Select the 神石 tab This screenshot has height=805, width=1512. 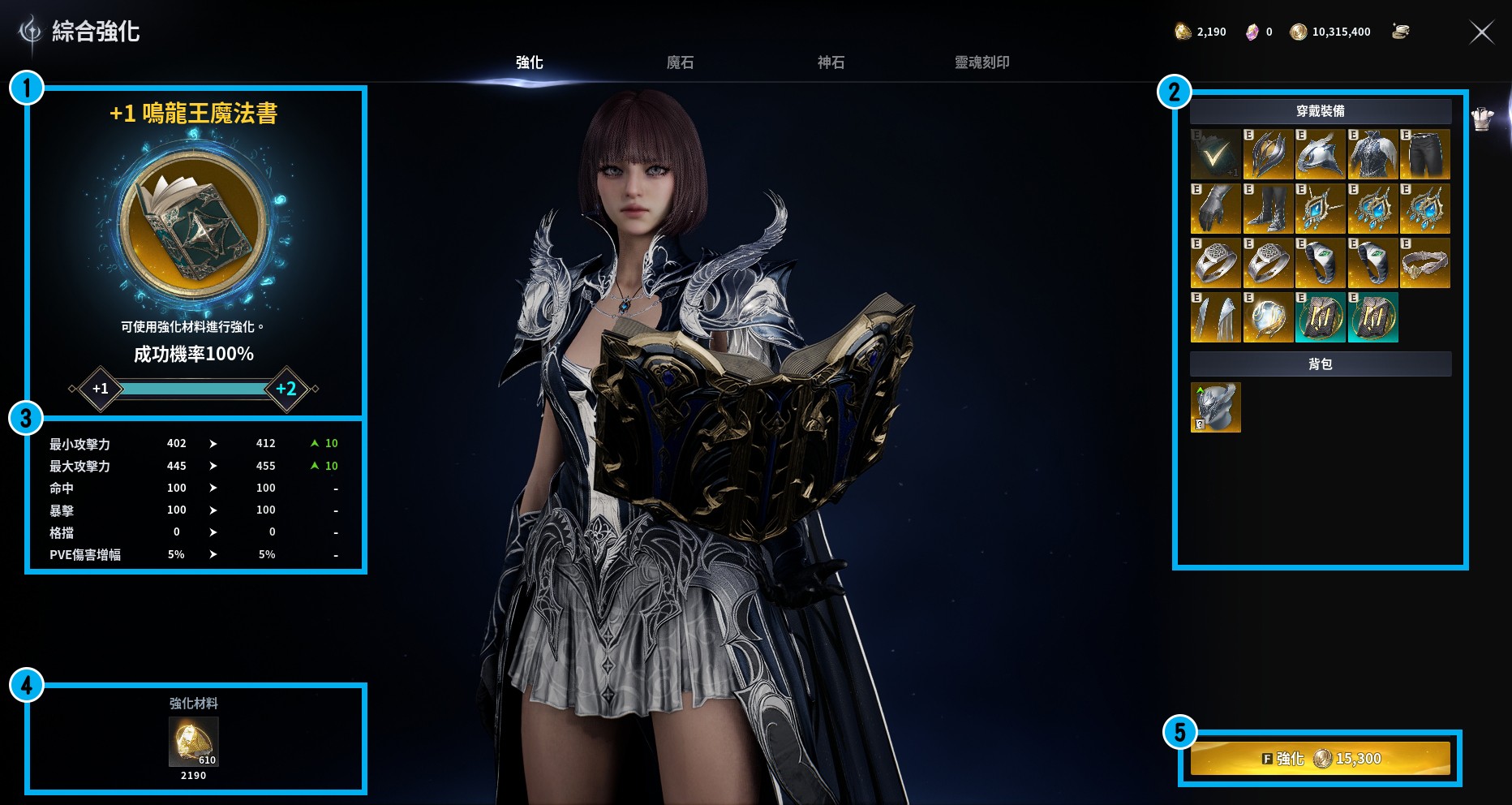[831, 61]
